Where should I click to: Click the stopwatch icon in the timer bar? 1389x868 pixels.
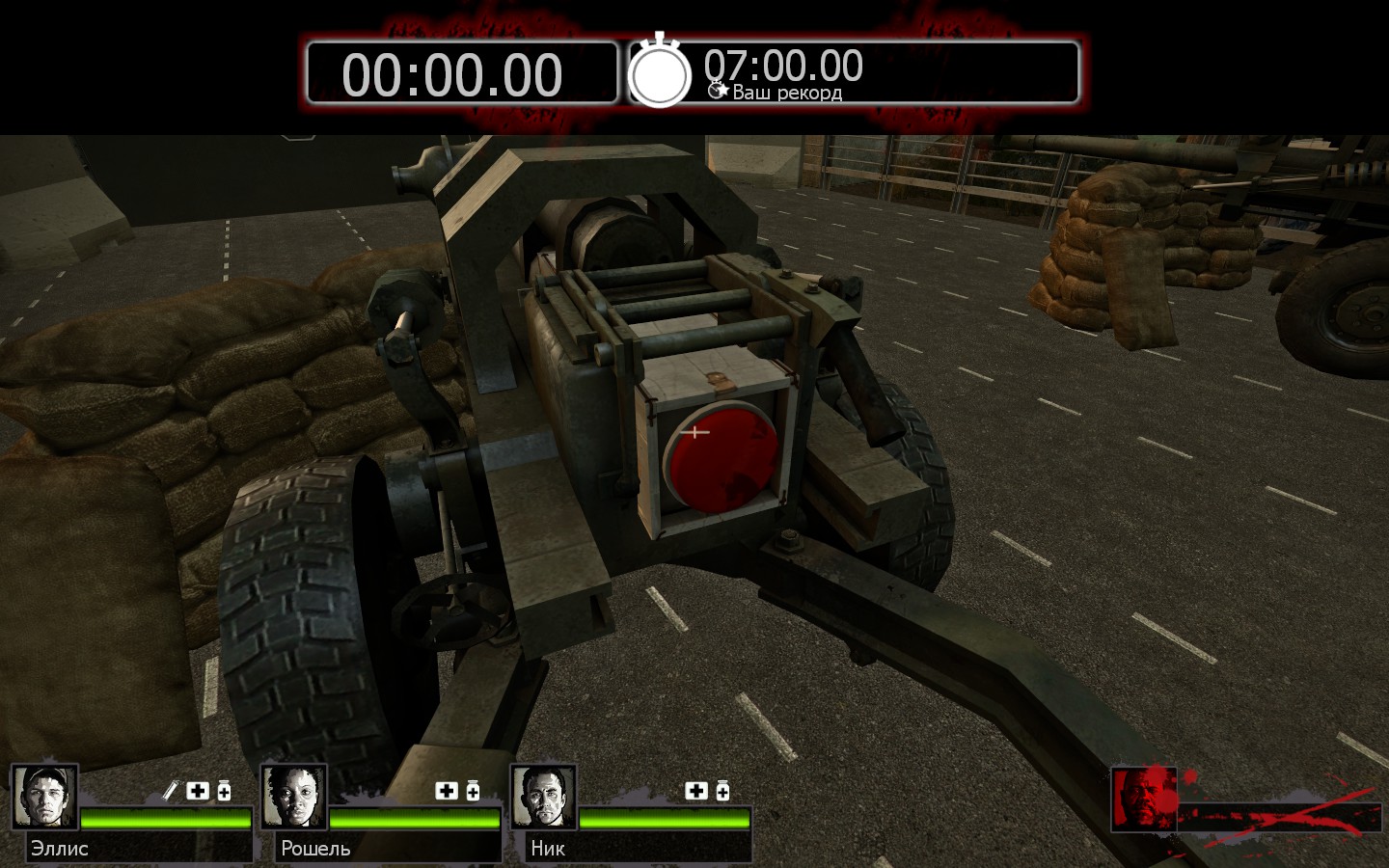pos(661,72)
